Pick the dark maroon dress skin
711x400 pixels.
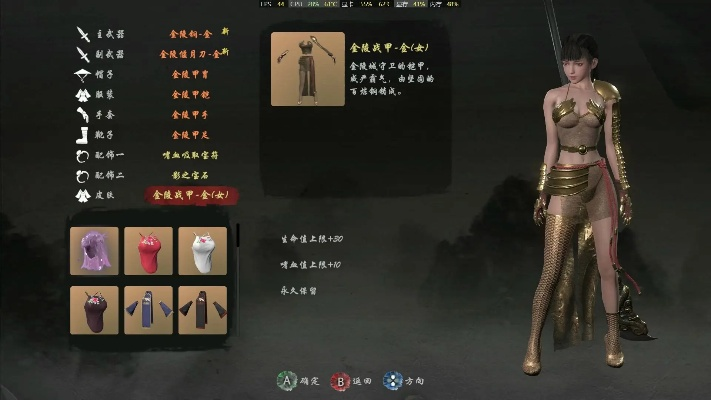coord(94,310)
